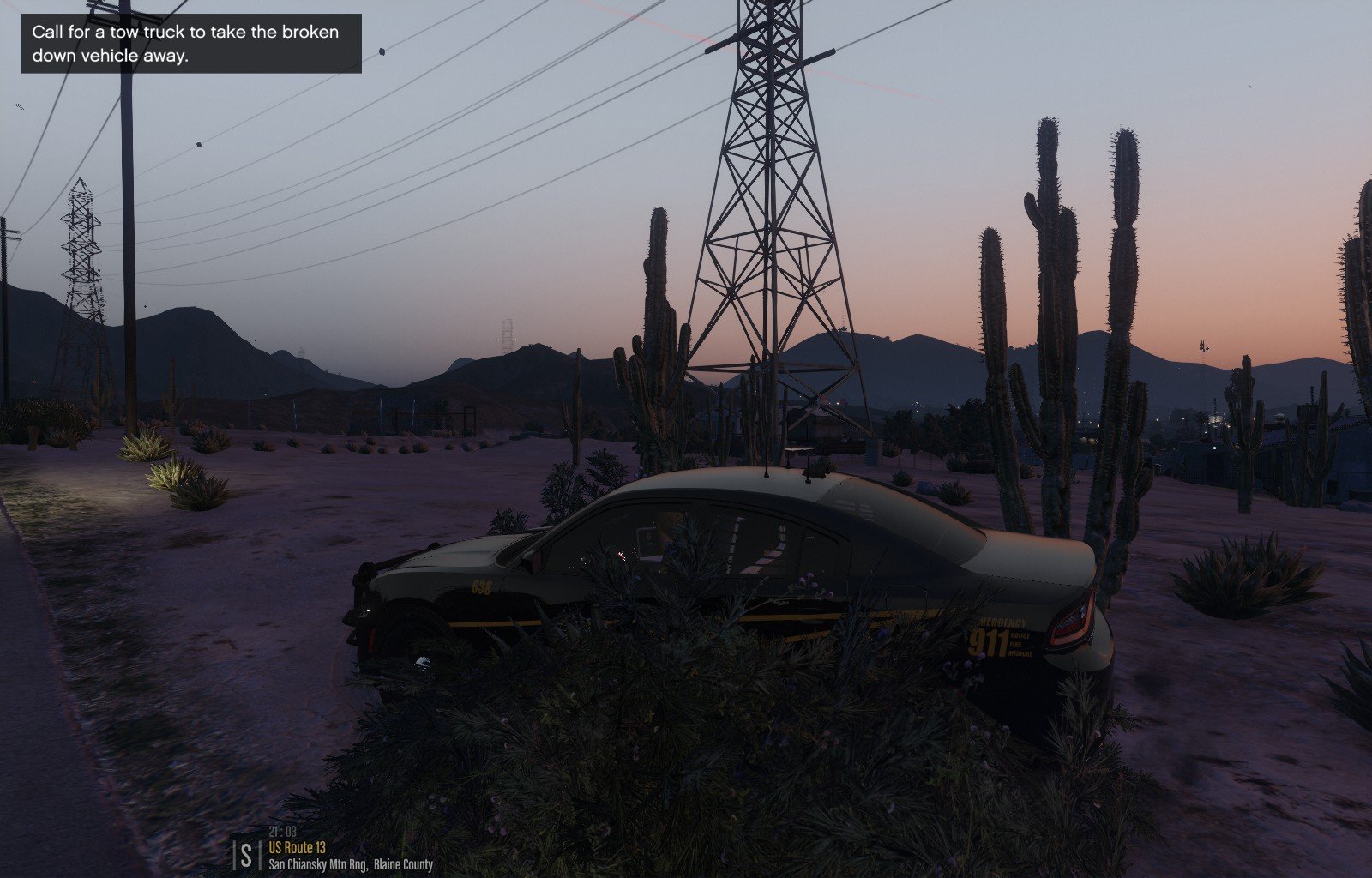Click the tow truck objective notification
Viewport: 1372px width, 878px height.
pos(191,44)
